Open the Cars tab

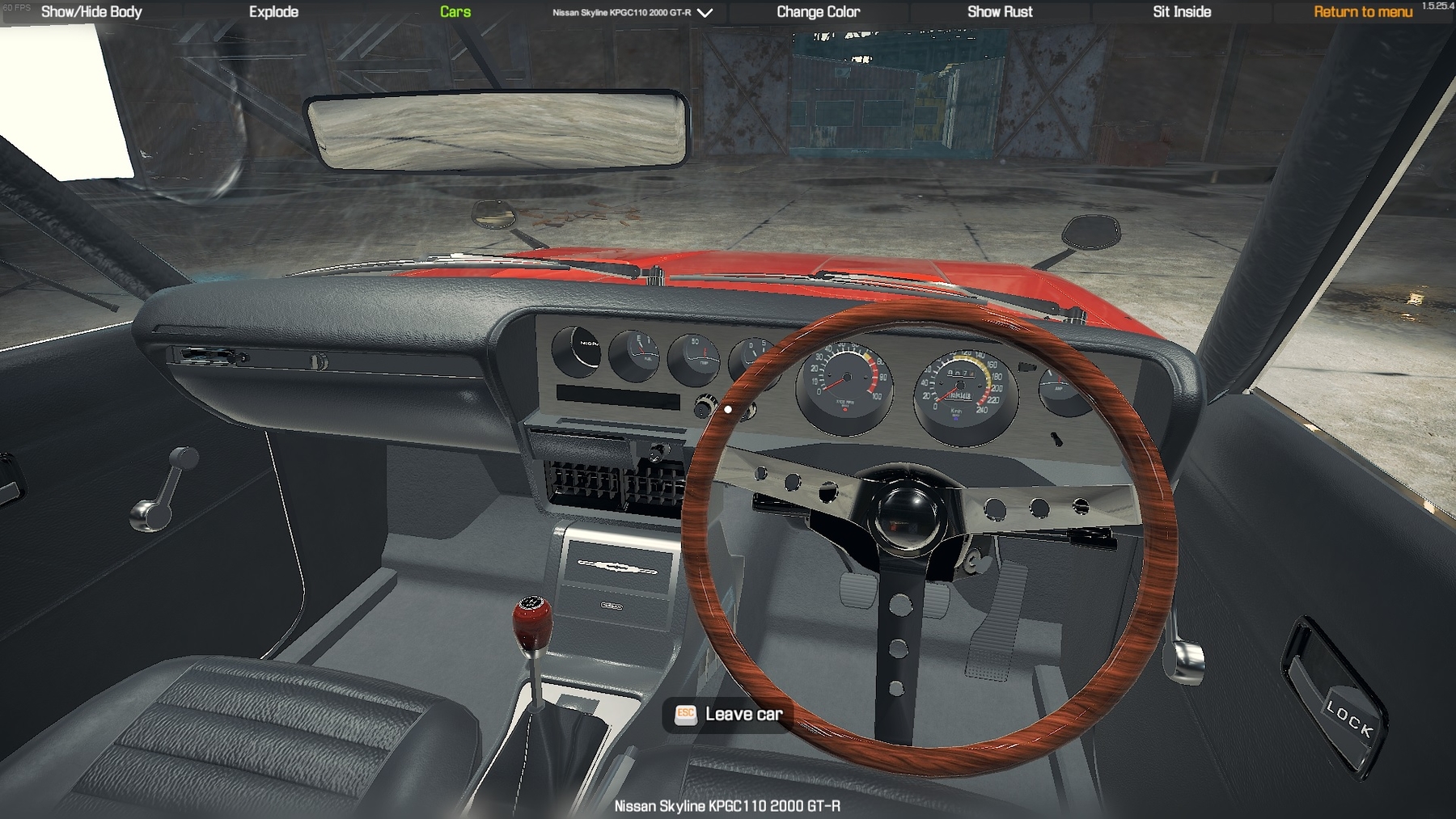pyautogui.click(x=455, y=12)
